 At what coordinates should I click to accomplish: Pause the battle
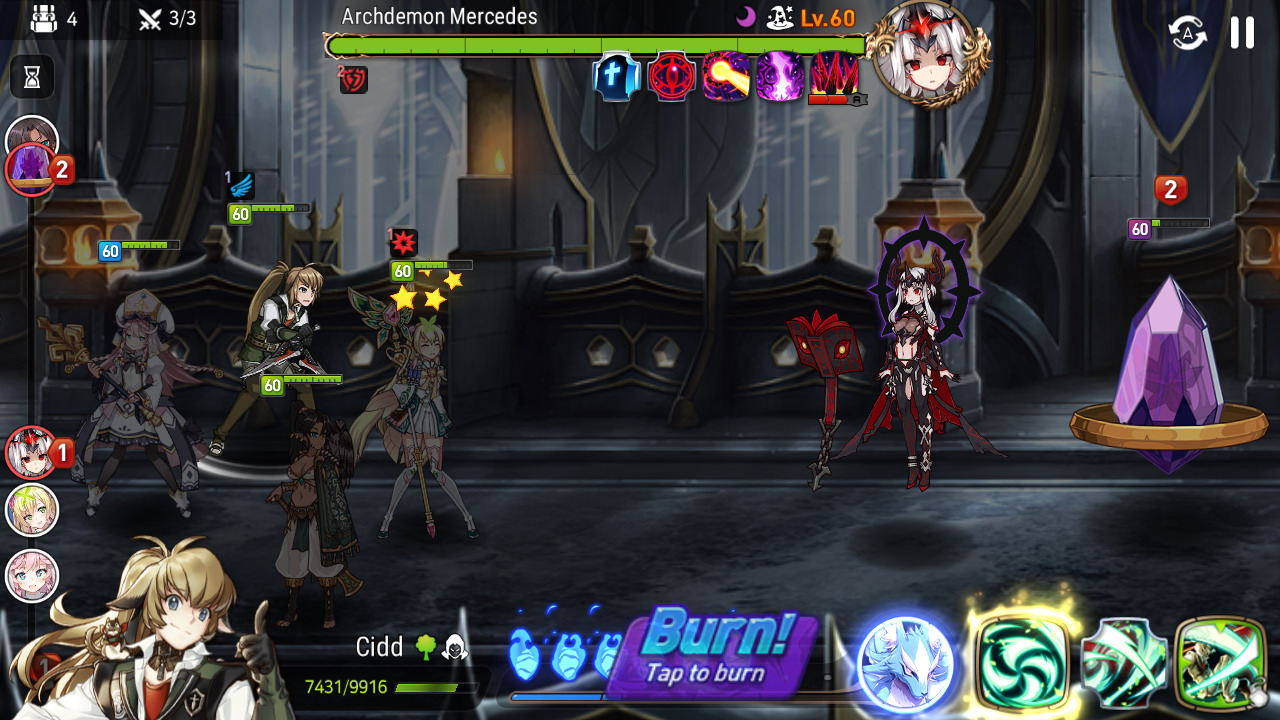tap(1242, 32)
